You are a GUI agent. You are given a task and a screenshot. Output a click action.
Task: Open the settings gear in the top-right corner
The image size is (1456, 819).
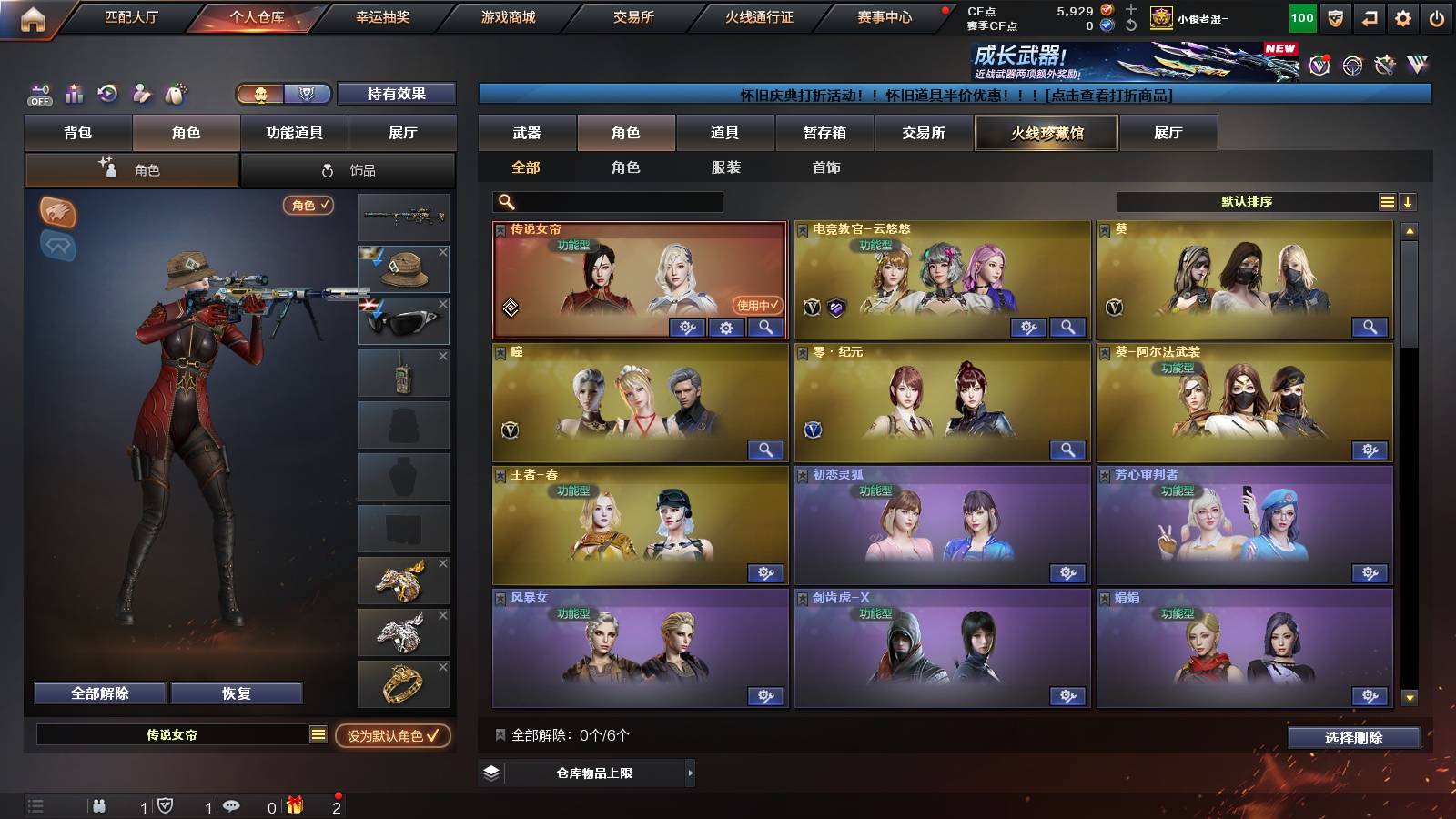click(1402, 17)
